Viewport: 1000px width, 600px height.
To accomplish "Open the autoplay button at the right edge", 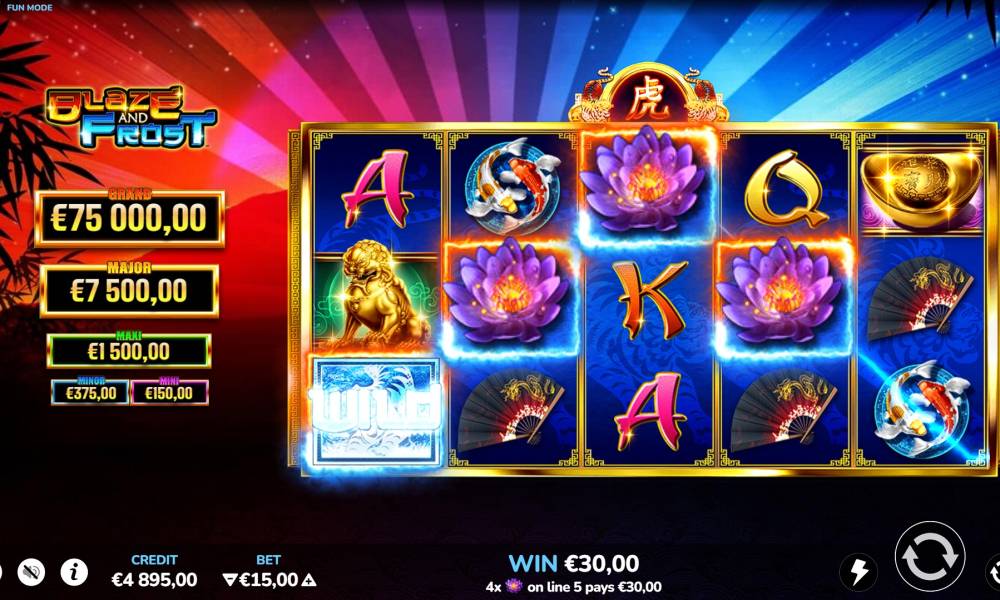I will [994, 571].
